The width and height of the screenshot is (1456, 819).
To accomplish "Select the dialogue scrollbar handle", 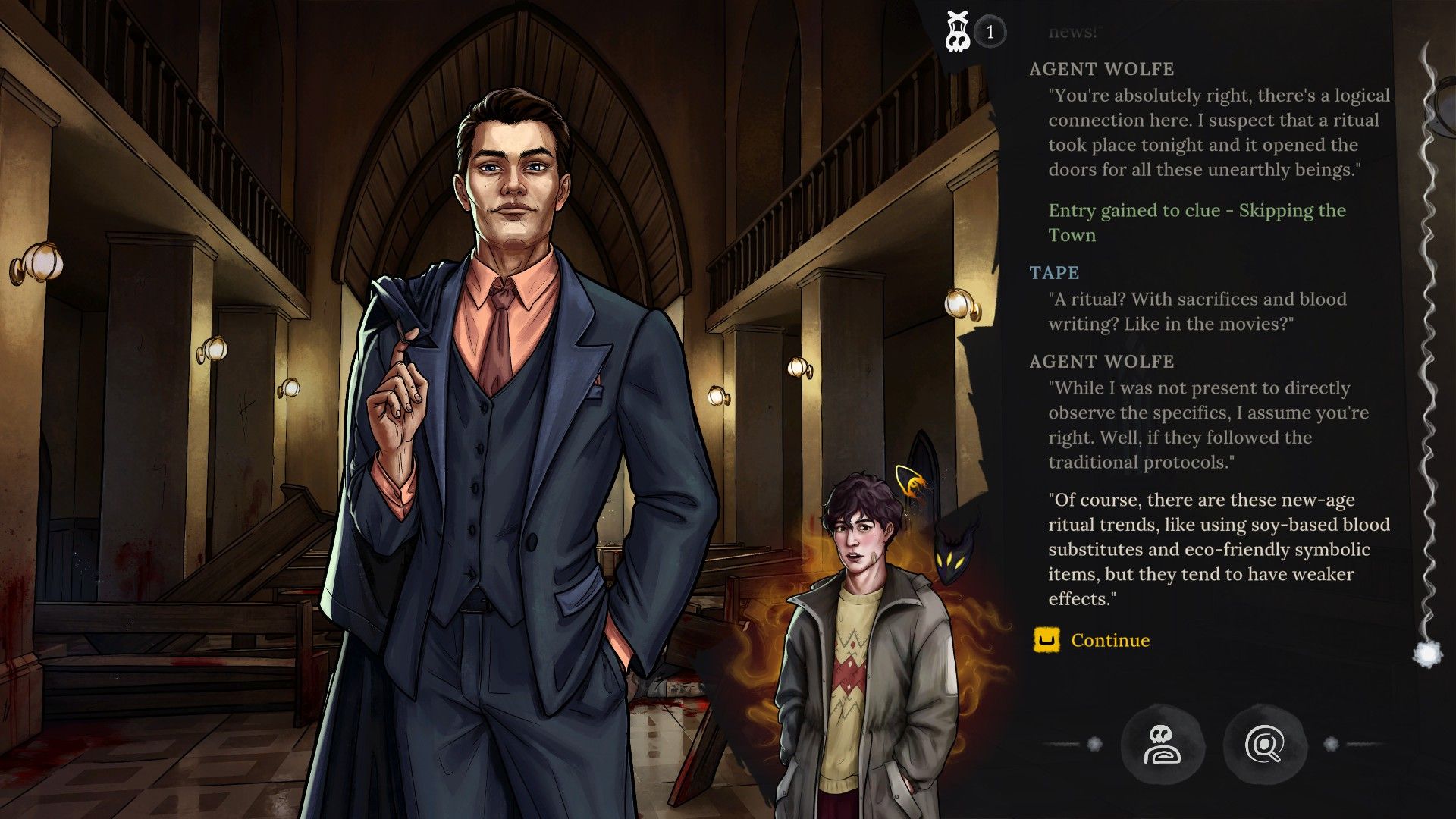I will (x=1428, y=653).
